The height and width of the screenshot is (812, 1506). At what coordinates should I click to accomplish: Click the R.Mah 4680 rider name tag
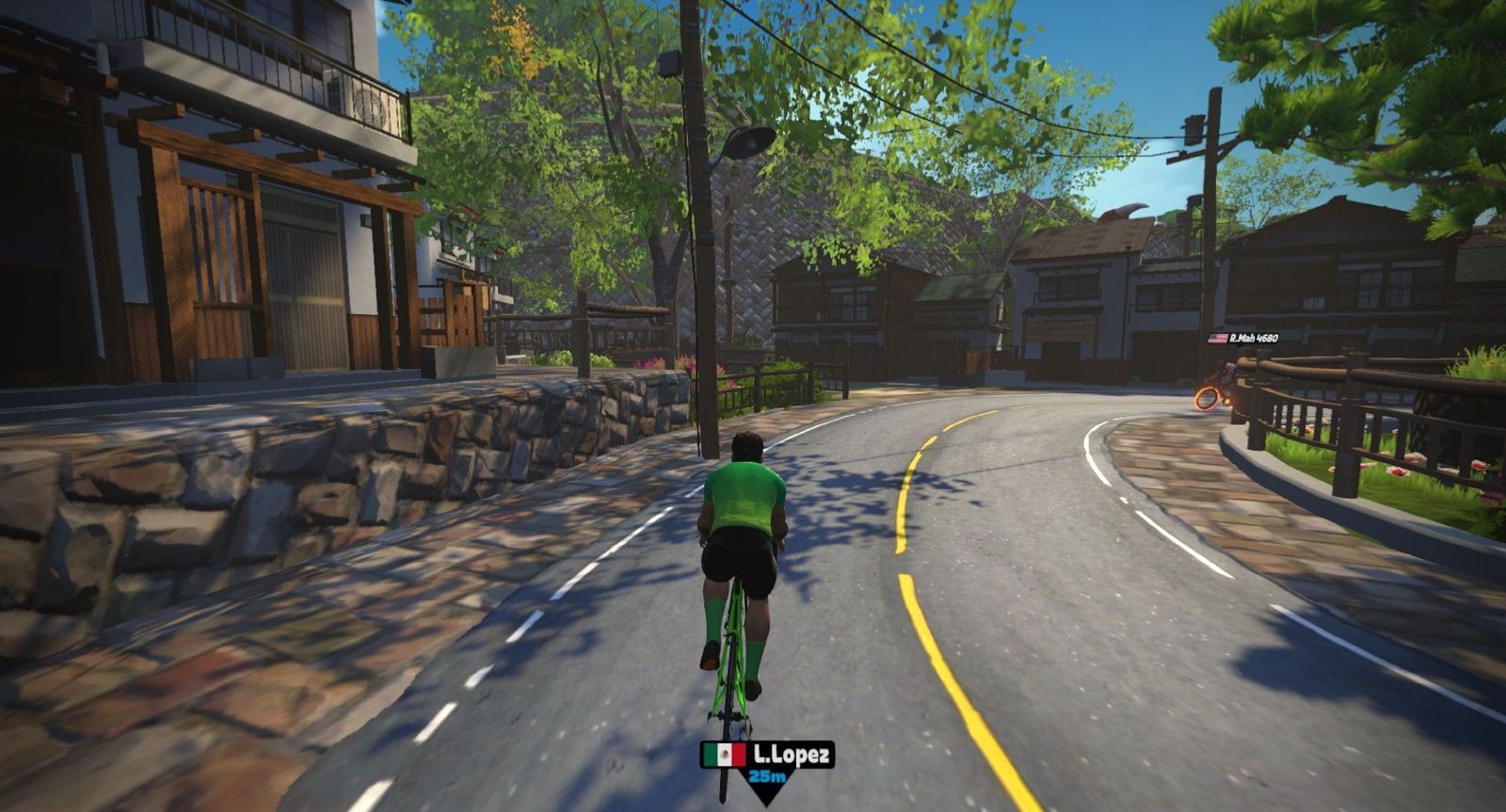[x=1242, y=338]
